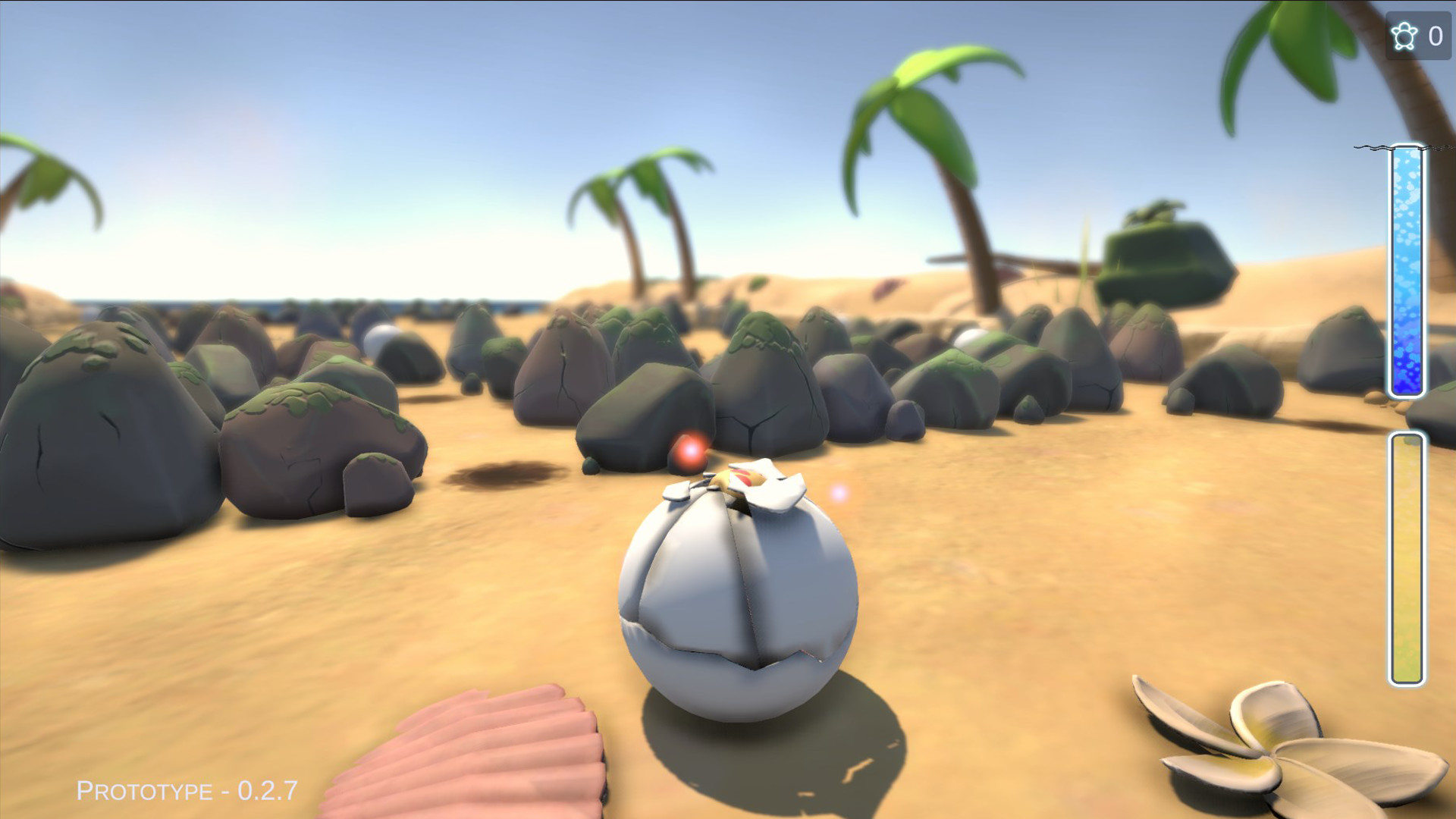Viewport: 1456px width, 819px height.
Task: Click the Prototype - 0.2.7 version label
Action: click(x=184, y=792)
